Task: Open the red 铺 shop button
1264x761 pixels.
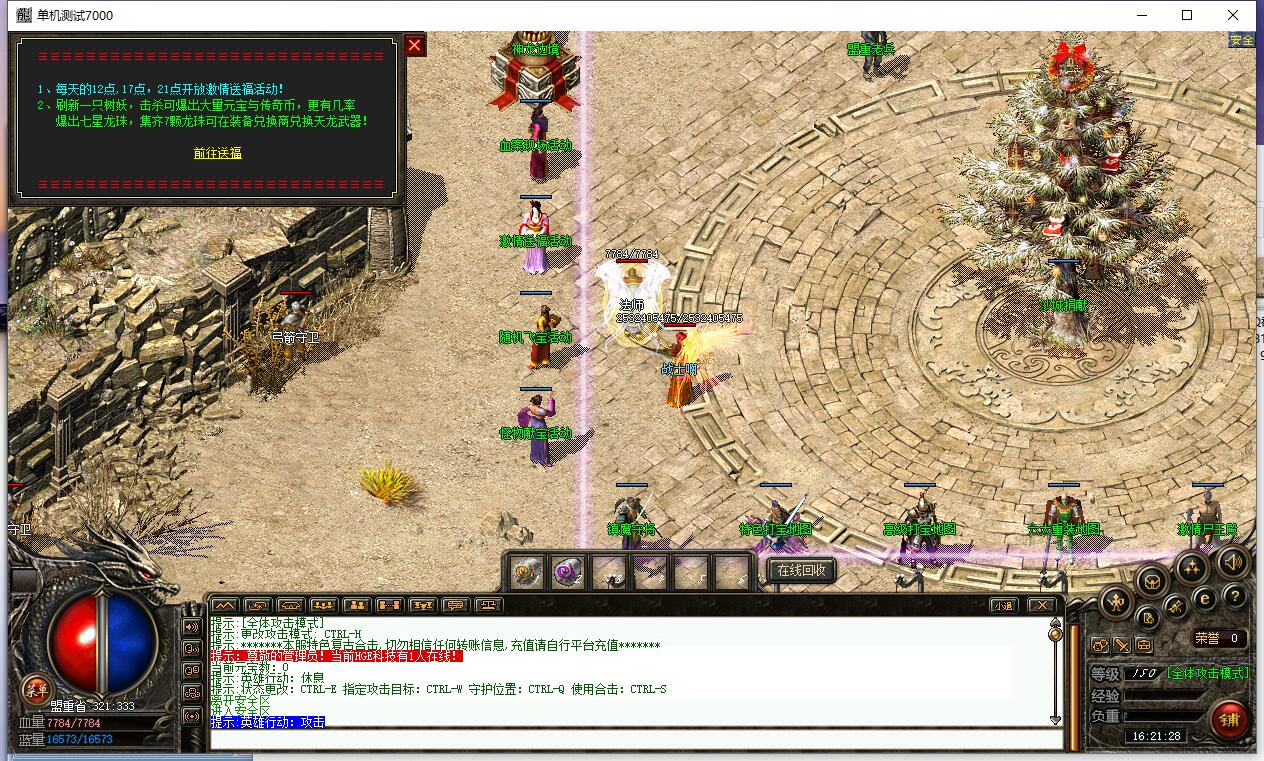Action: tap(1229, 719)
